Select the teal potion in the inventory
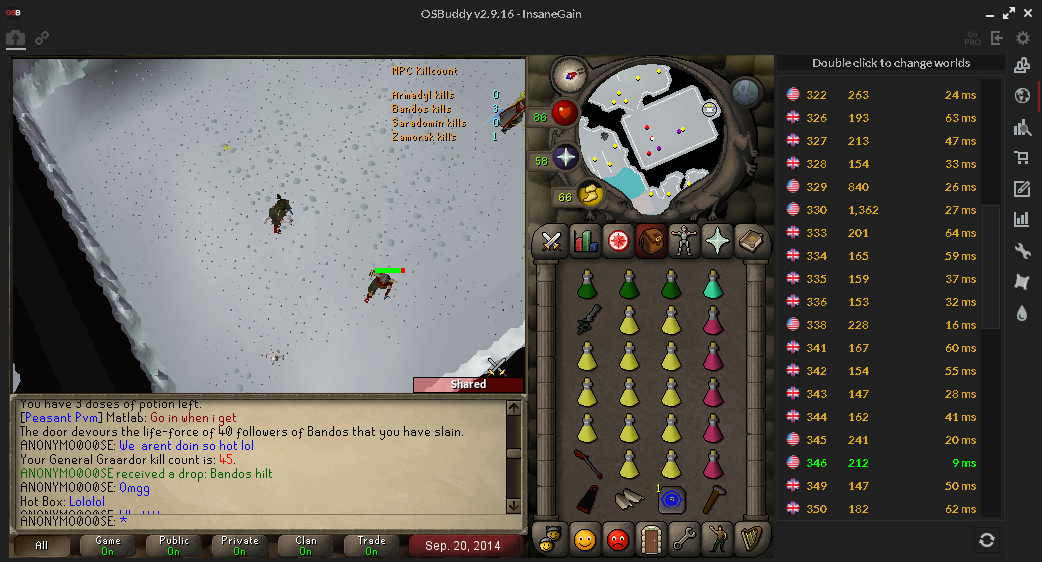The image size is (1042, 562). pyautogui.click(x=711, y=287)
